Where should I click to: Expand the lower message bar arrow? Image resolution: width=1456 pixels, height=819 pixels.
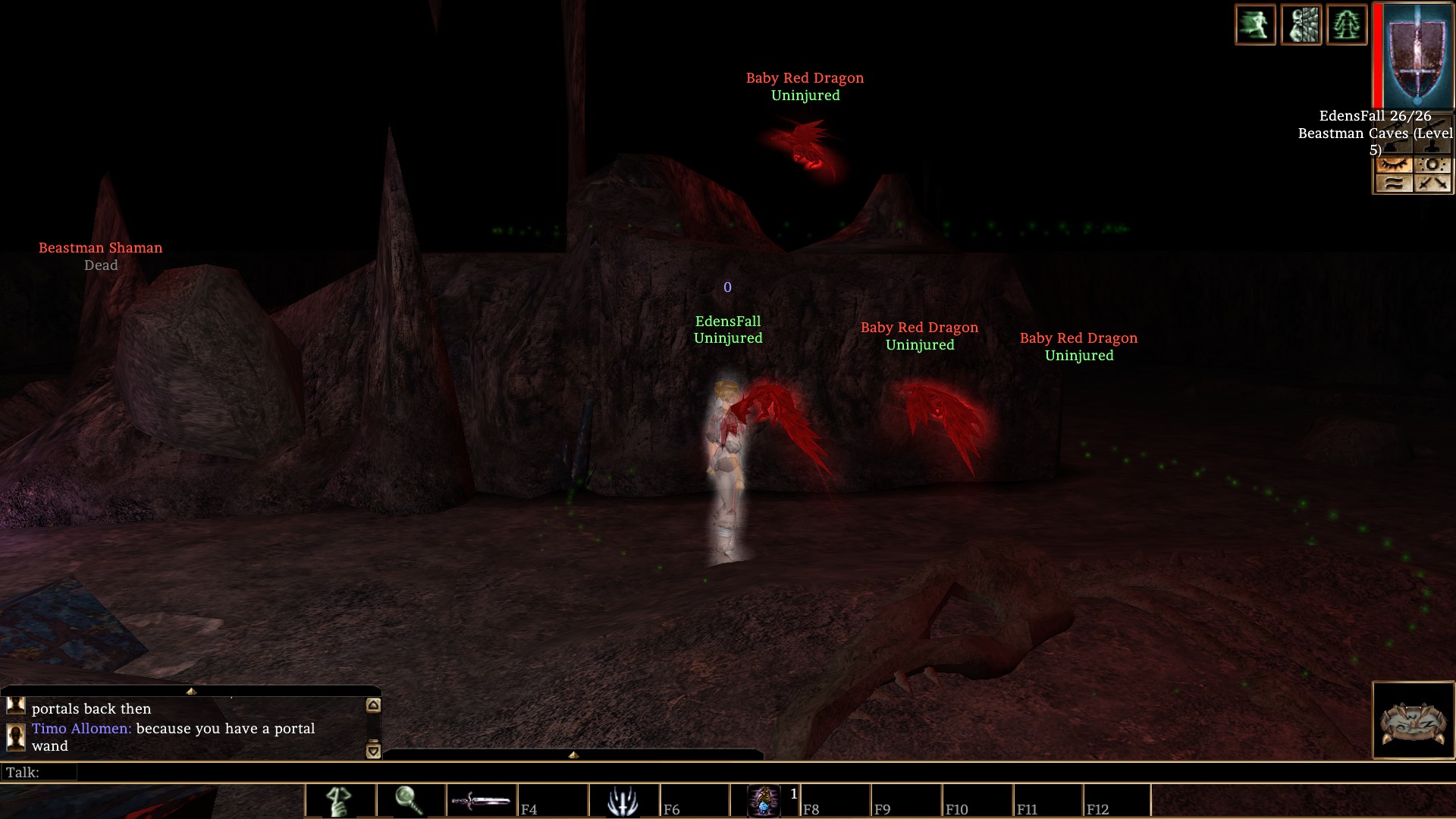[573, 755]
